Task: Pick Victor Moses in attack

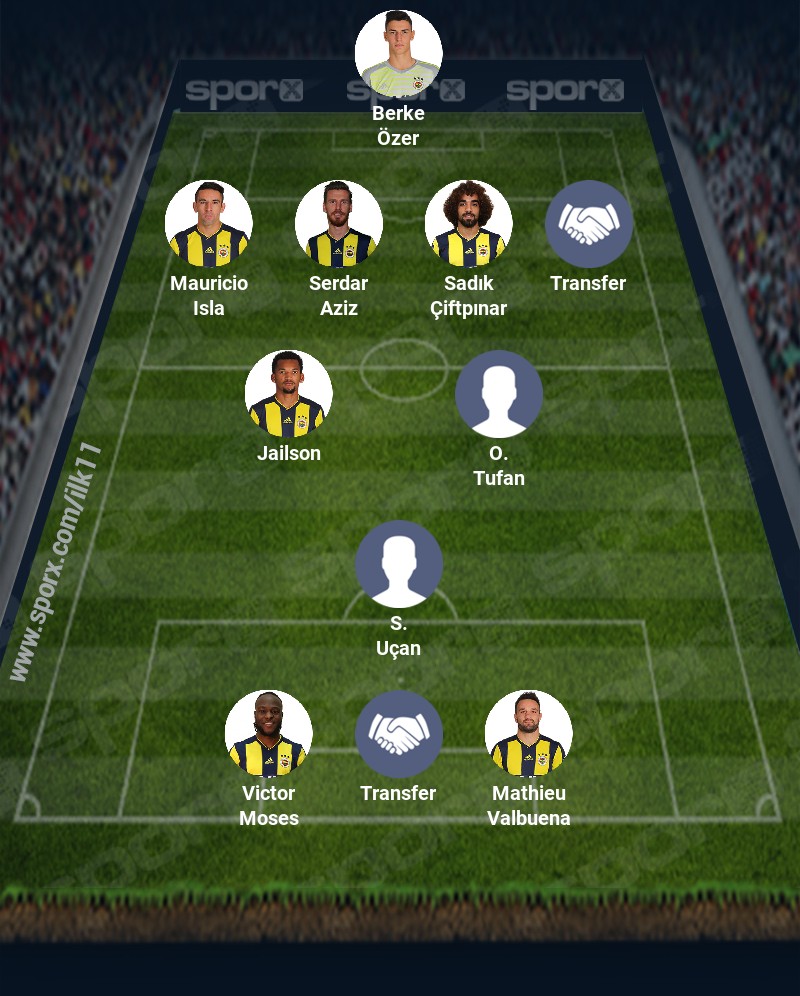Action: coord(268,734)
